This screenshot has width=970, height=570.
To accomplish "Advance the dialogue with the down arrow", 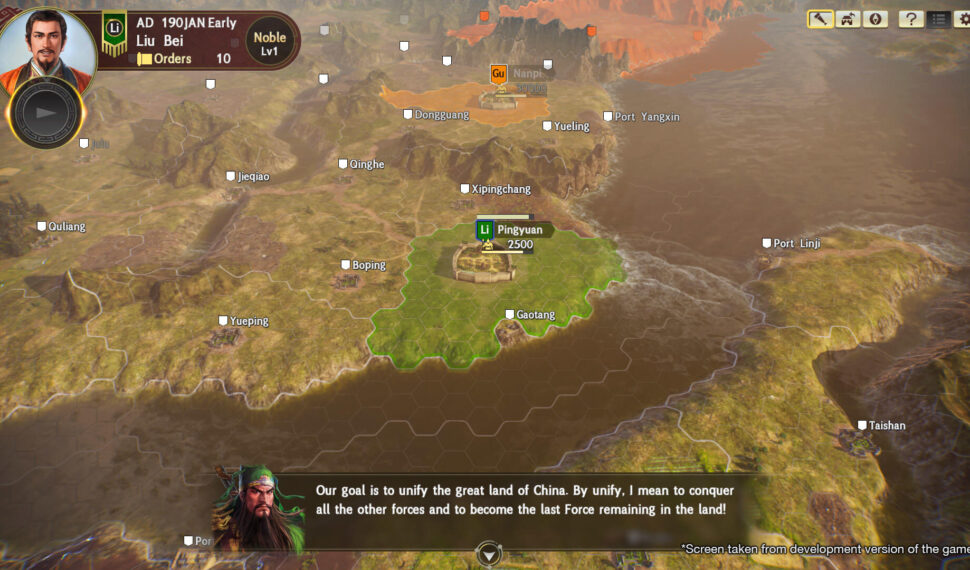I will 488,553.
